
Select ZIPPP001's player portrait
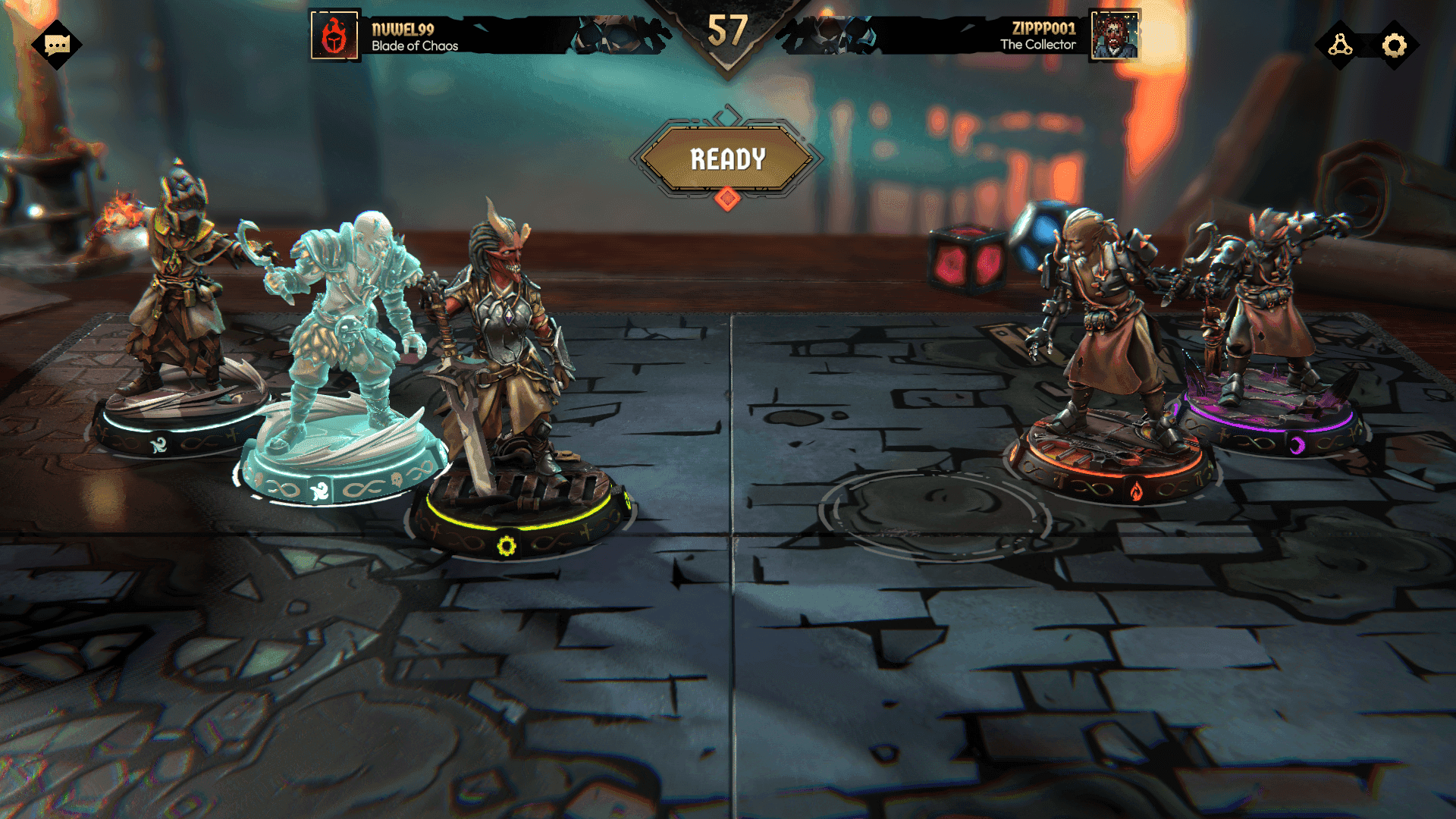pos(1114,36)
